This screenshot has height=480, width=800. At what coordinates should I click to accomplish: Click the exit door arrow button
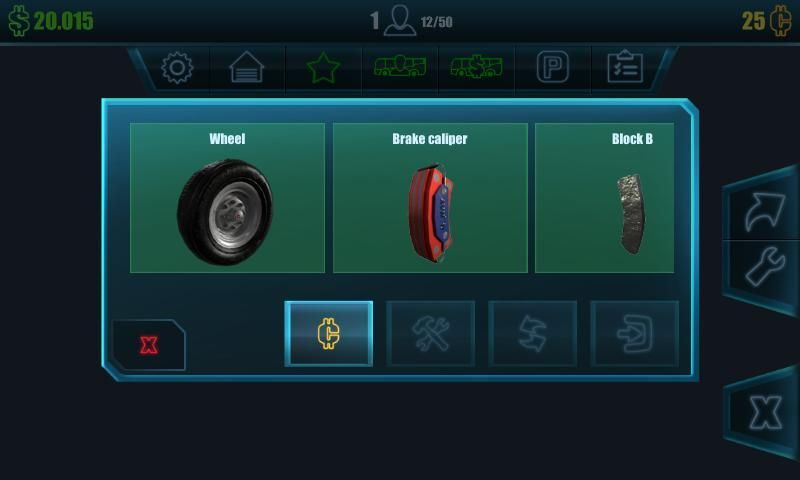635,333
